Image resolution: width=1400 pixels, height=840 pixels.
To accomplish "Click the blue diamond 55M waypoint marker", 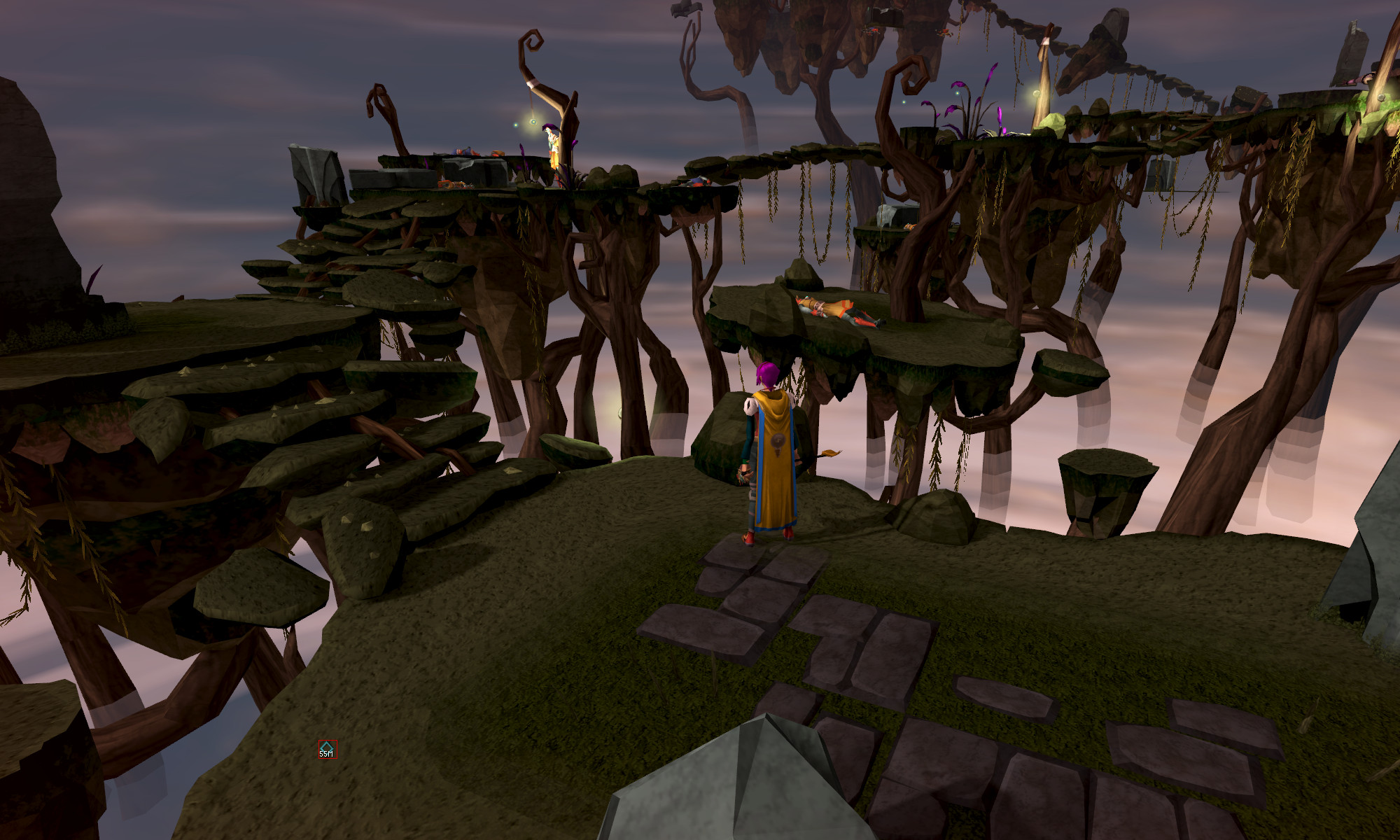I will click(326, 748).
